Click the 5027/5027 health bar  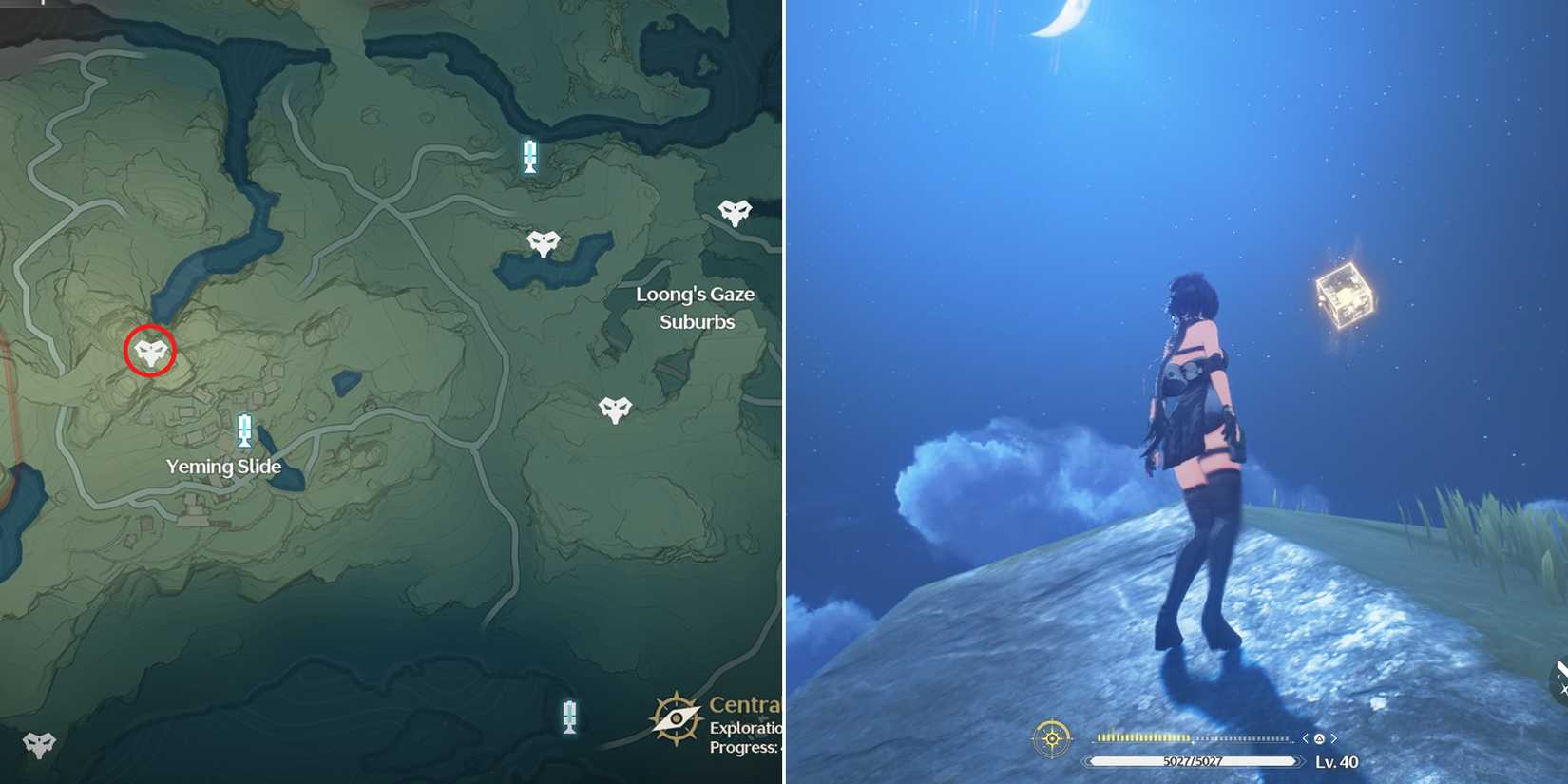click(1193, 761)
